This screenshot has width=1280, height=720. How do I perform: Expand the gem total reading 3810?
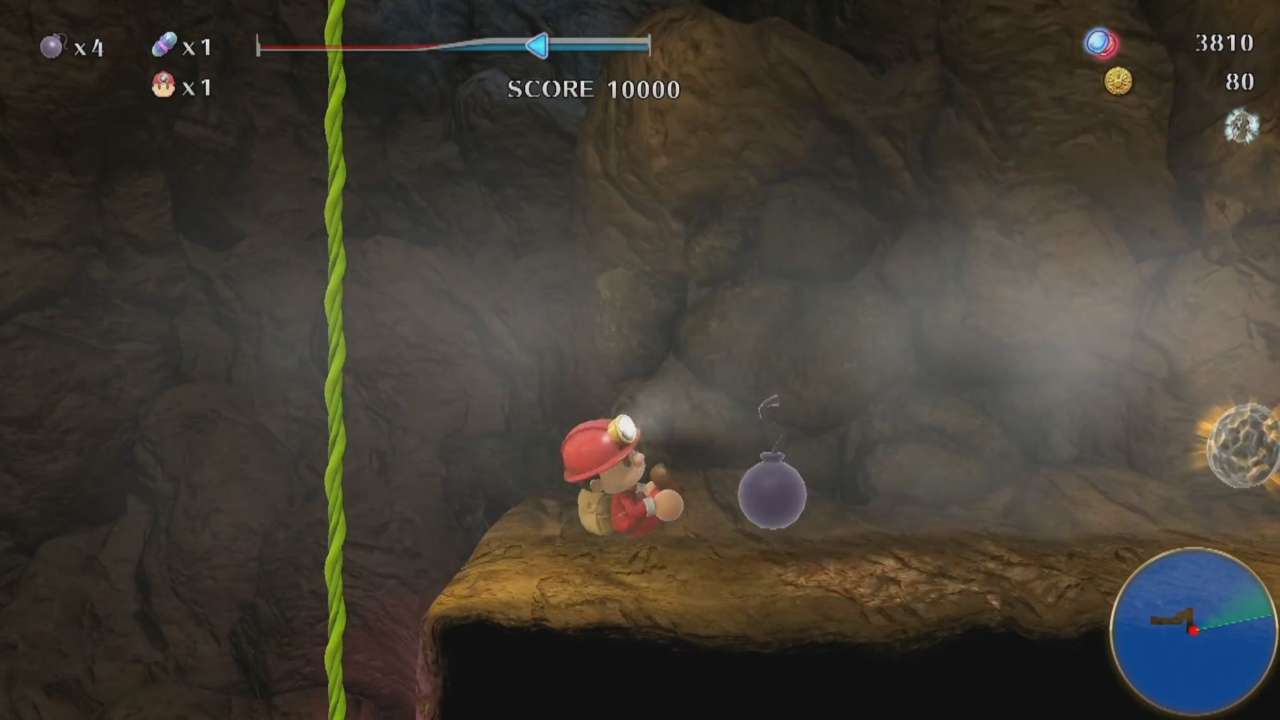1224,43
